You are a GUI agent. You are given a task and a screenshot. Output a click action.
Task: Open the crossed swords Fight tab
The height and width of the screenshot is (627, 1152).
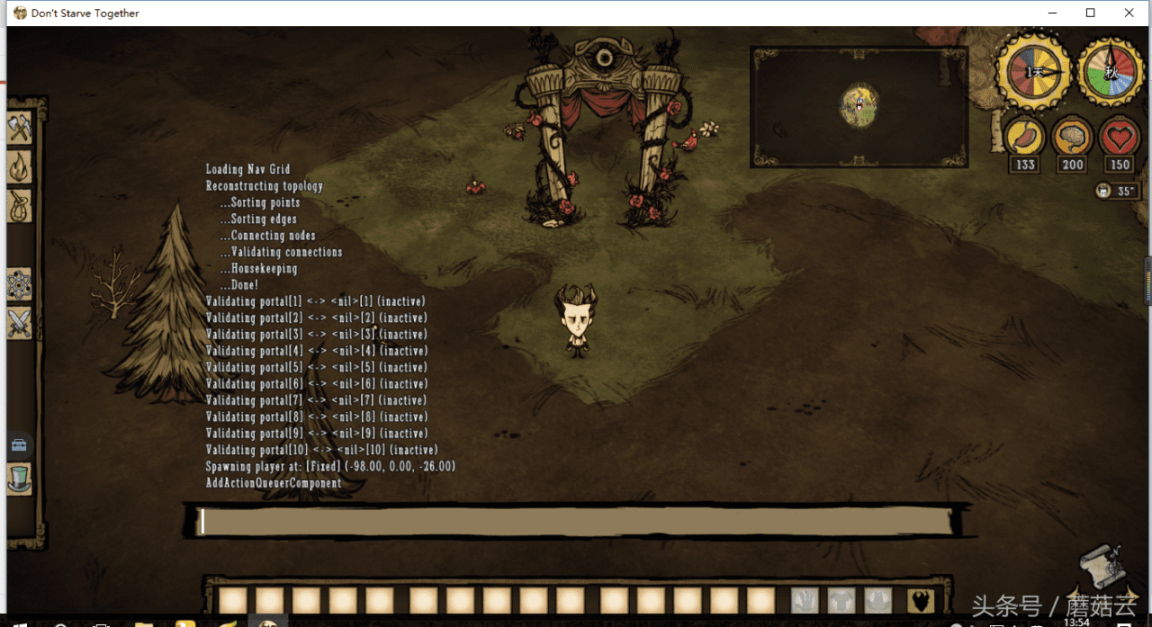coord(20,323)
